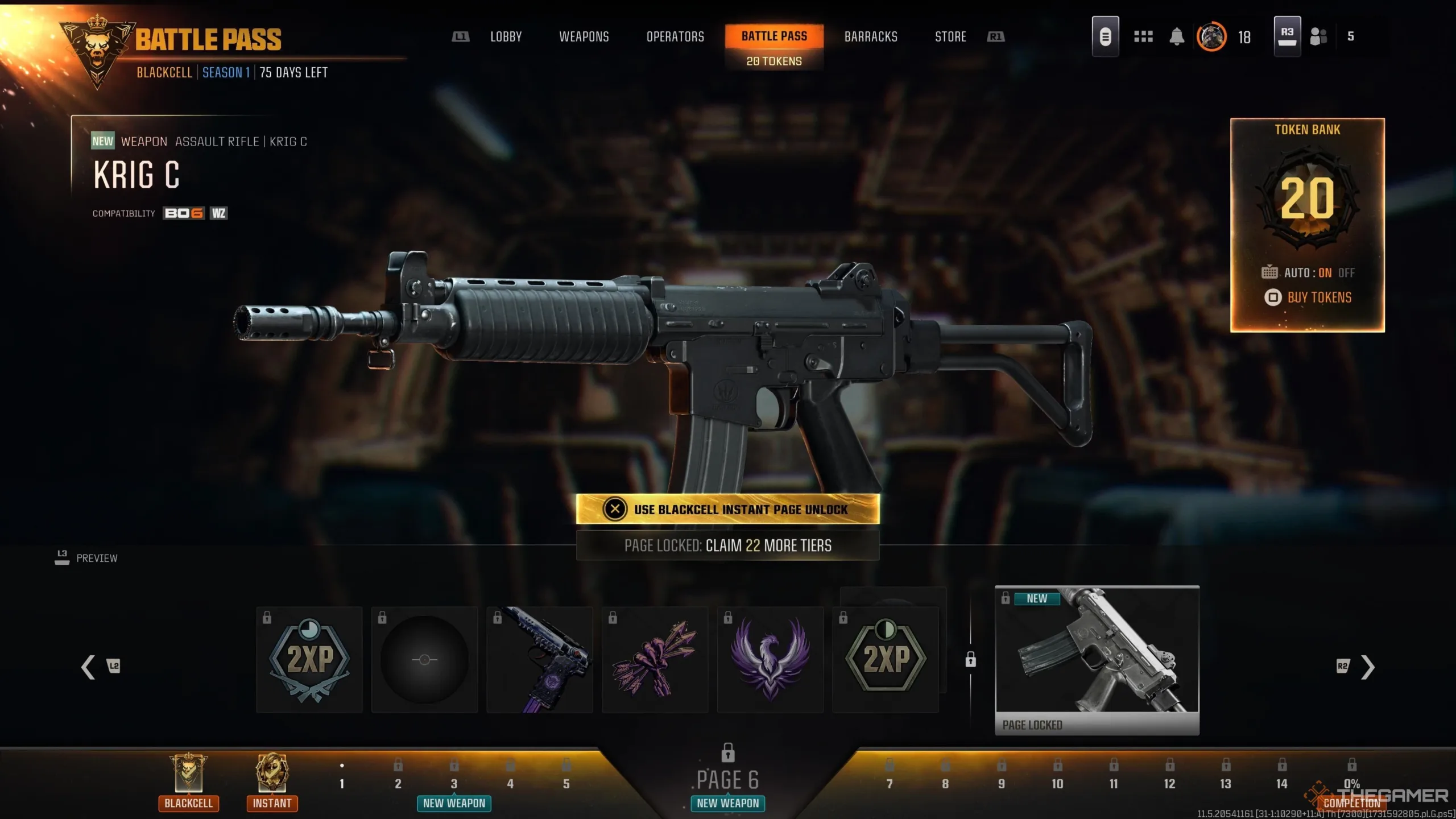The width and height of the screenshot is (1456, 819).
Task: Switch to the Lobby tab
Action: (506, 37)
